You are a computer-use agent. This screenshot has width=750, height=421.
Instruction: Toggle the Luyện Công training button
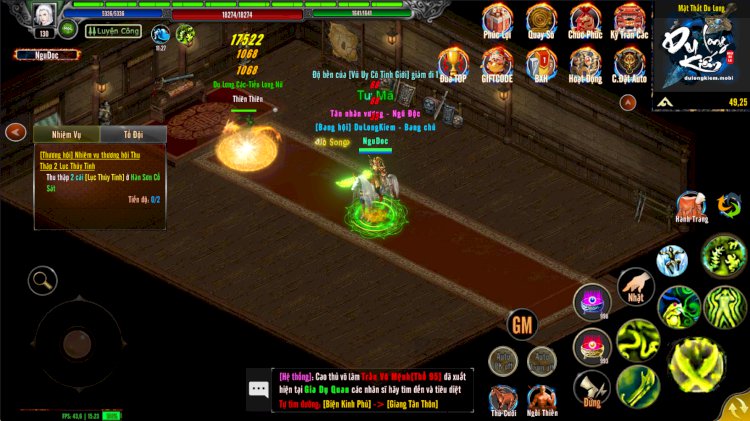tap(114, 32)
